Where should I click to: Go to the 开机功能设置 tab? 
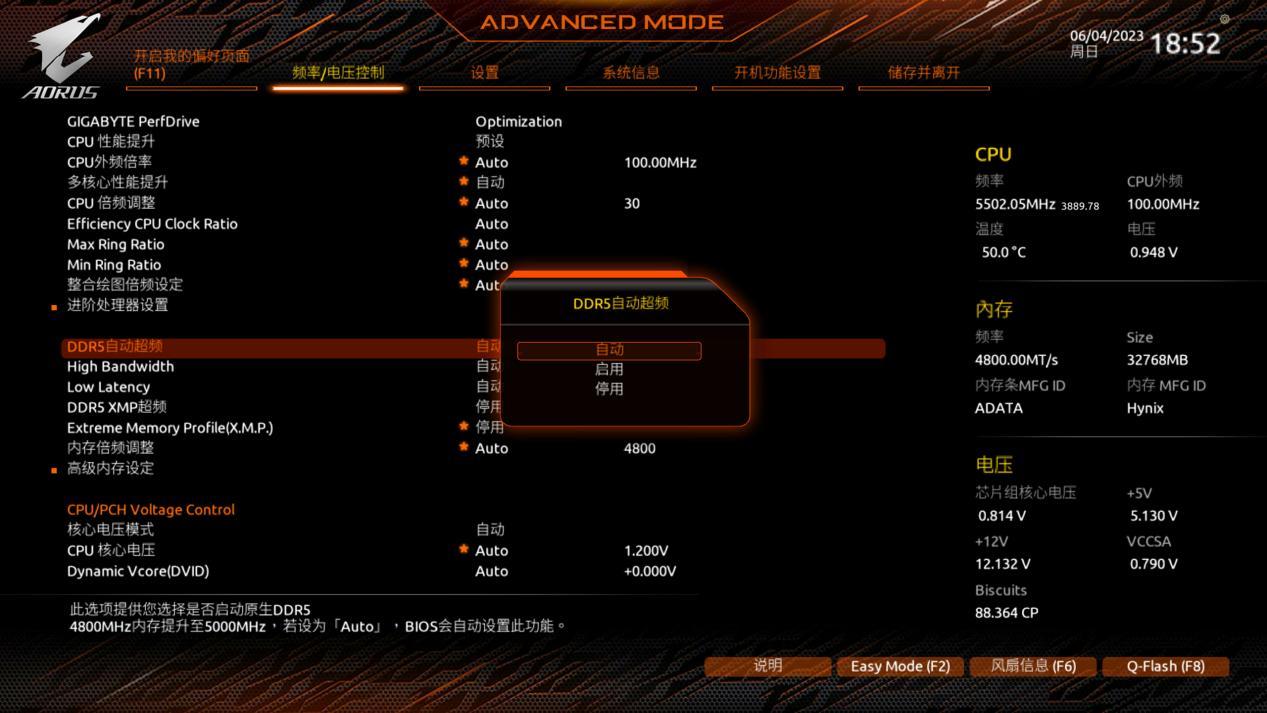pos(777,72)
